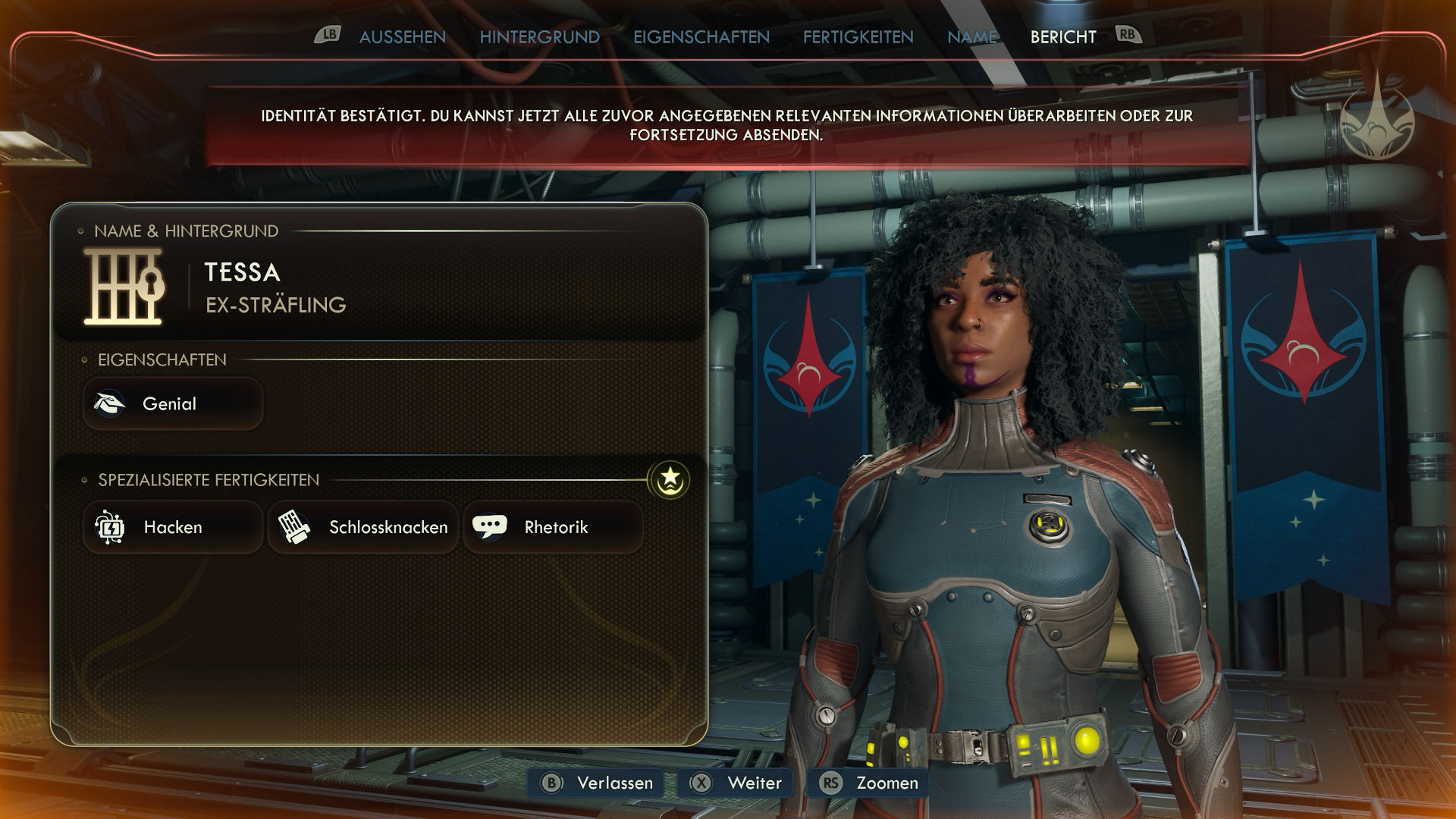This screenshot has height=819, width=1456.
Task: Open the Hintergrund tab
Action: (539, 37)
